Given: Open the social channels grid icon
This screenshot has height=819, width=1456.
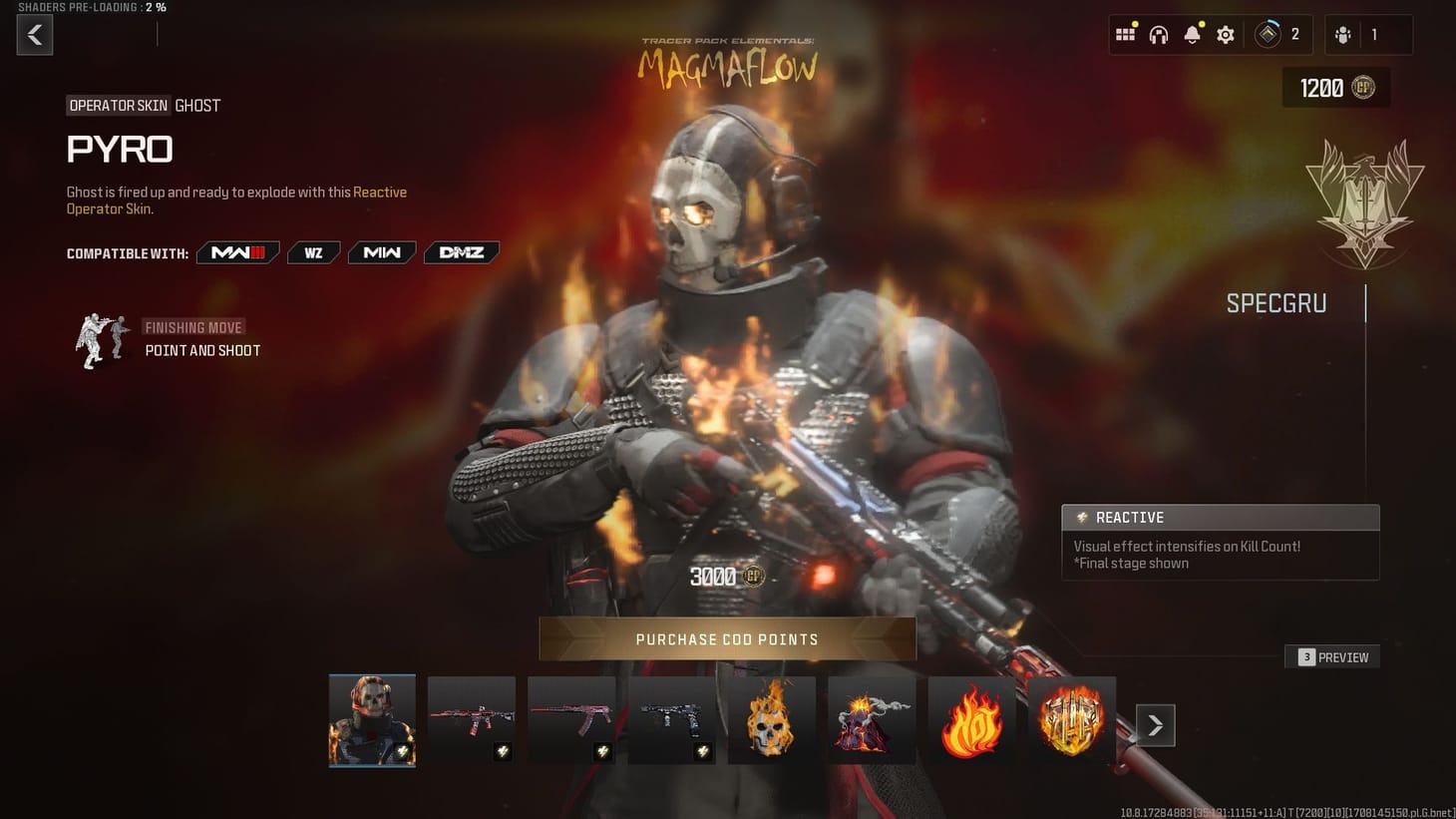Looking at the screenshot, I should click(x=1125, y=33).
